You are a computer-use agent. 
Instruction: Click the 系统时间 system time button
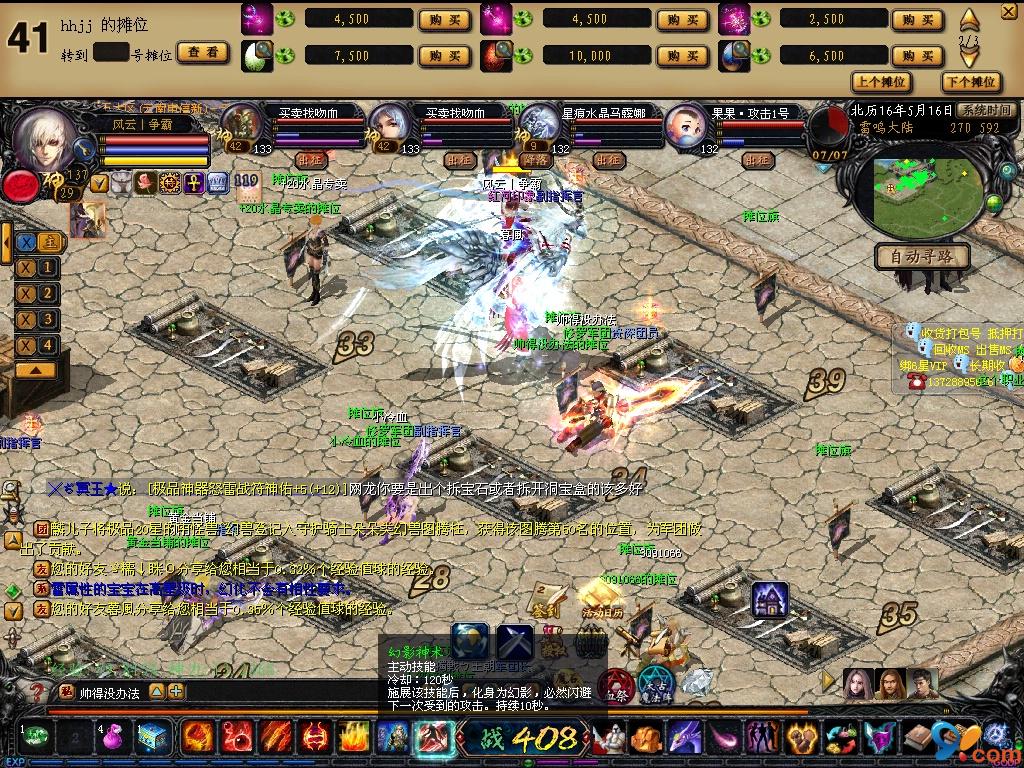coord(985,110)
